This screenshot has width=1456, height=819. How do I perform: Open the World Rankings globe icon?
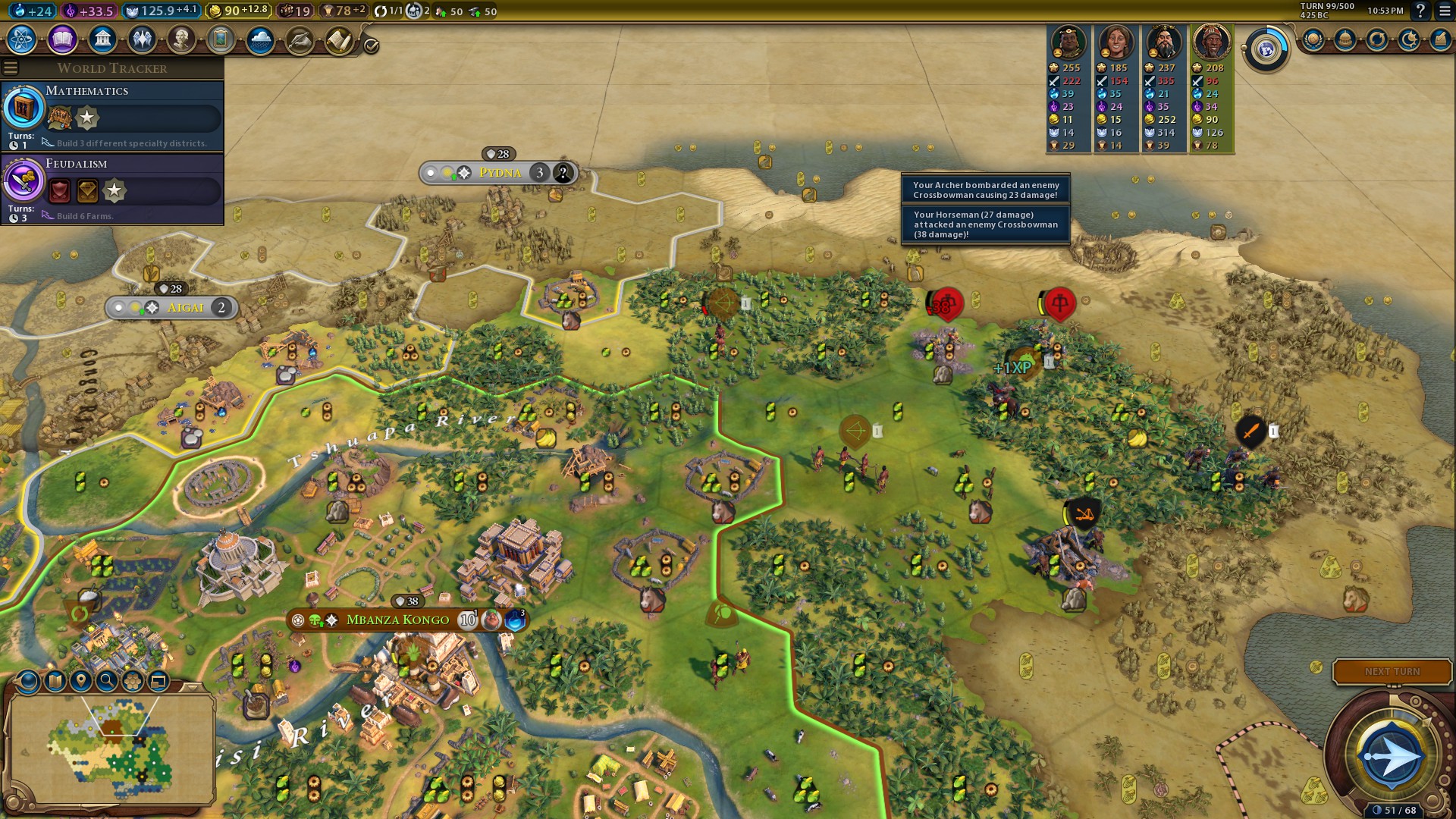click(1313, 39)
